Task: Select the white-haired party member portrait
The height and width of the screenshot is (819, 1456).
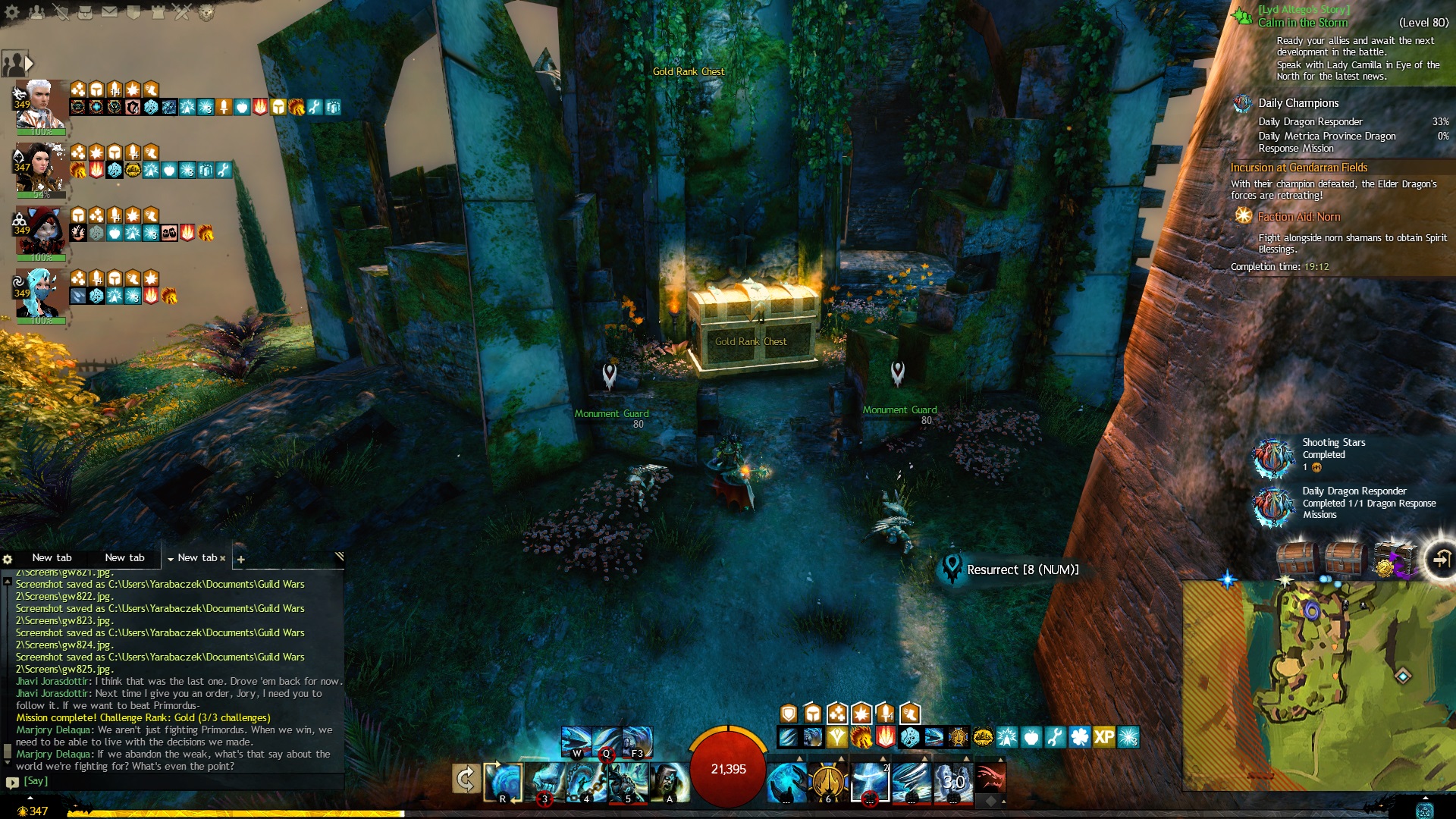Action: (x=41, y=105)
